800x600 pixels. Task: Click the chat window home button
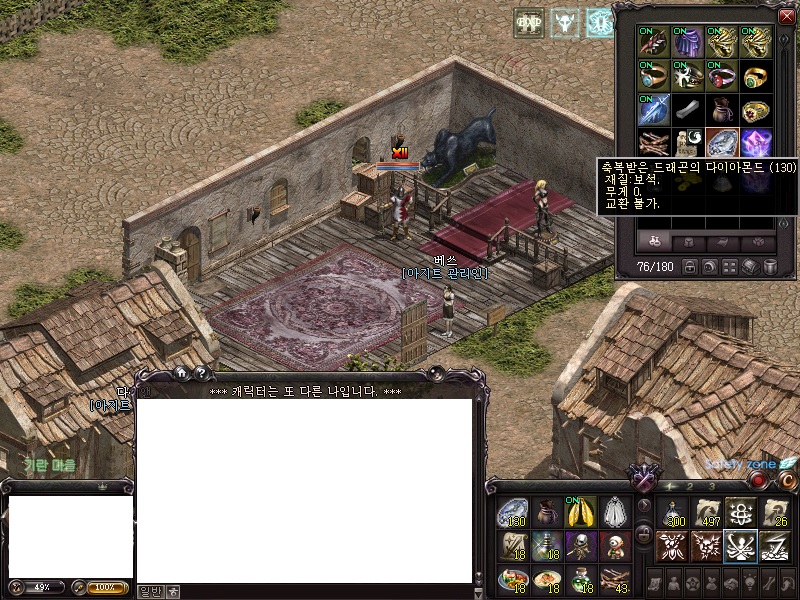point(182,373)
